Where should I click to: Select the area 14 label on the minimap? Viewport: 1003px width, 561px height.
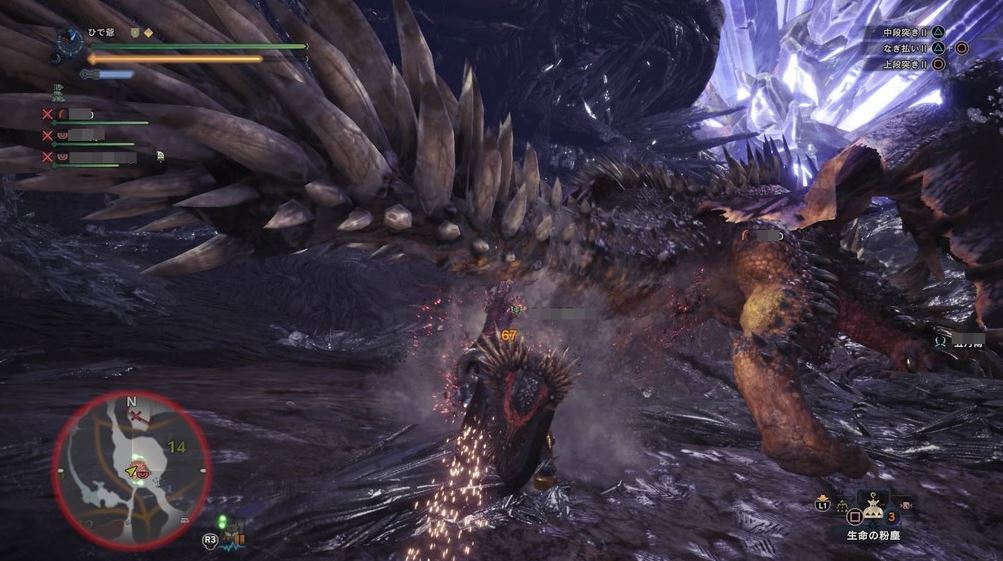coord(176,446)
